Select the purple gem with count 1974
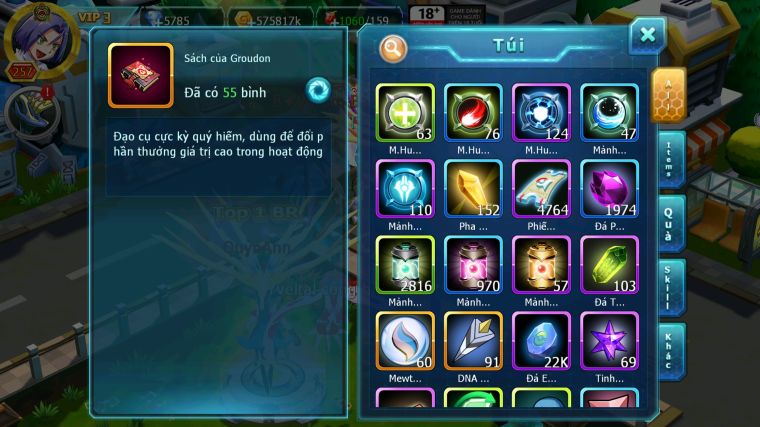The image size is (760, 427). click(609, 188)
